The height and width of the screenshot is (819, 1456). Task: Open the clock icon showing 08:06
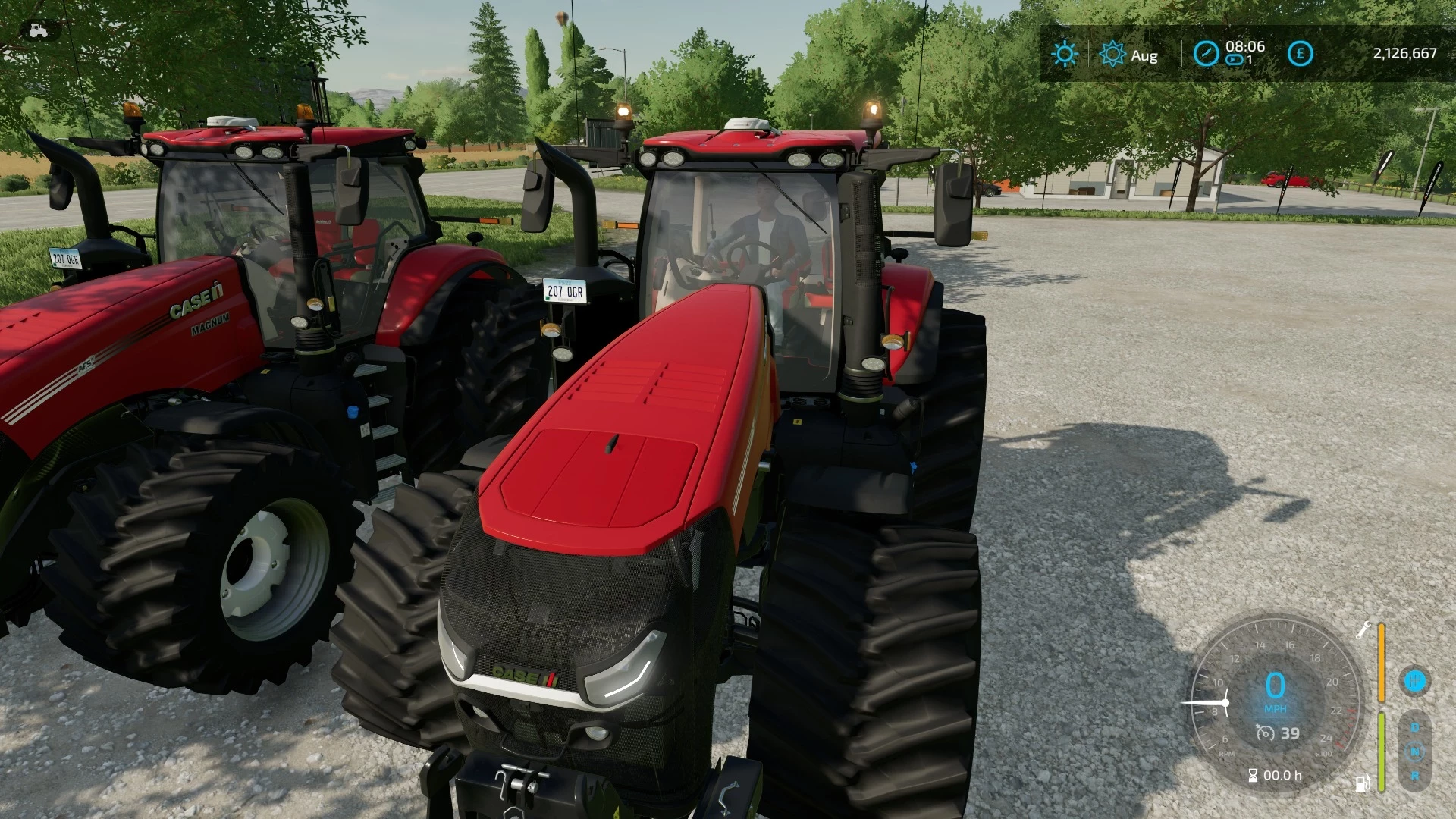click(x=1207, y=52)
